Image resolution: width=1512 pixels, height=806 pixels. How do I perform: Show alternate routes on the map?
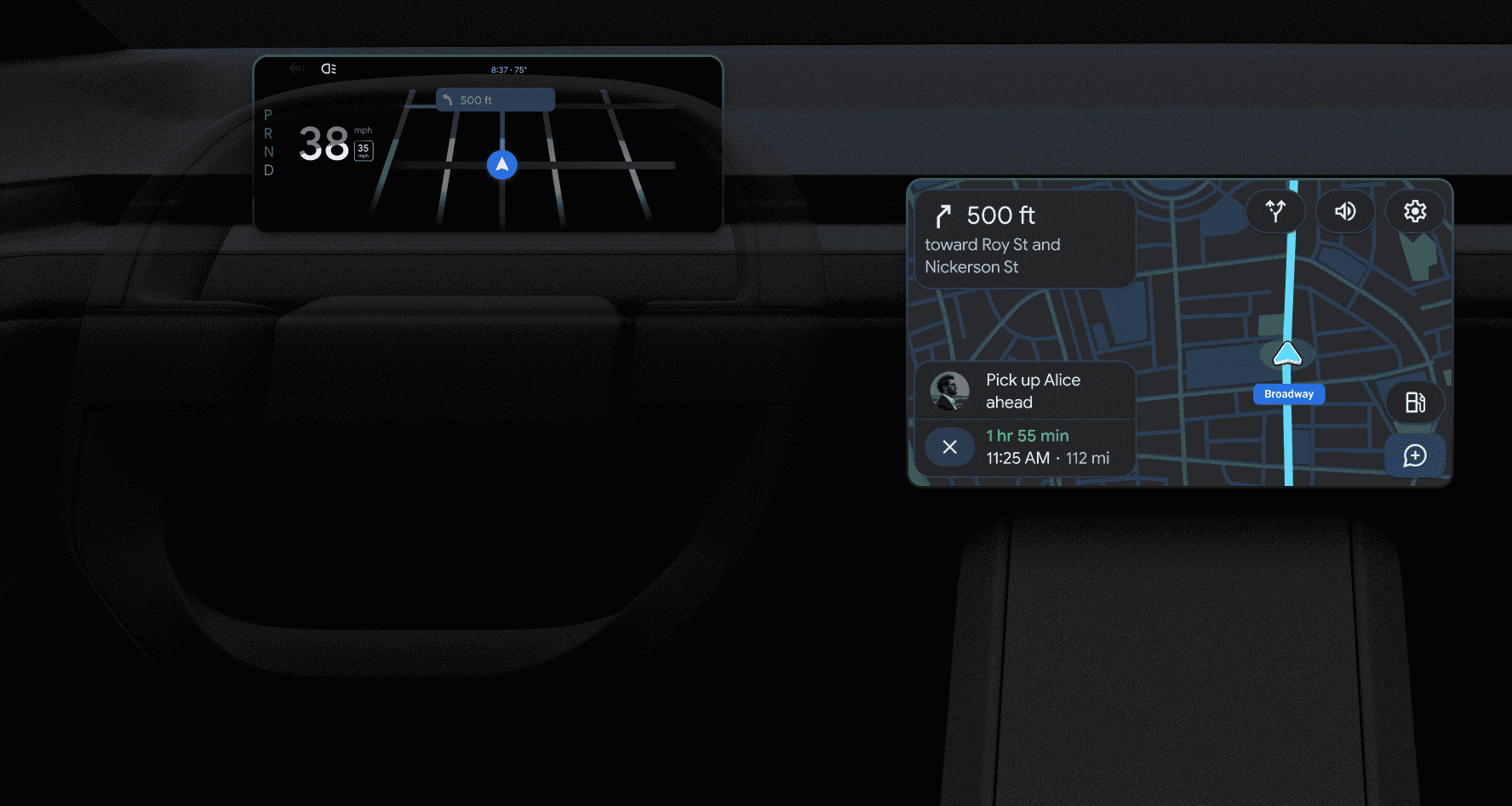tap(1274, 211)
